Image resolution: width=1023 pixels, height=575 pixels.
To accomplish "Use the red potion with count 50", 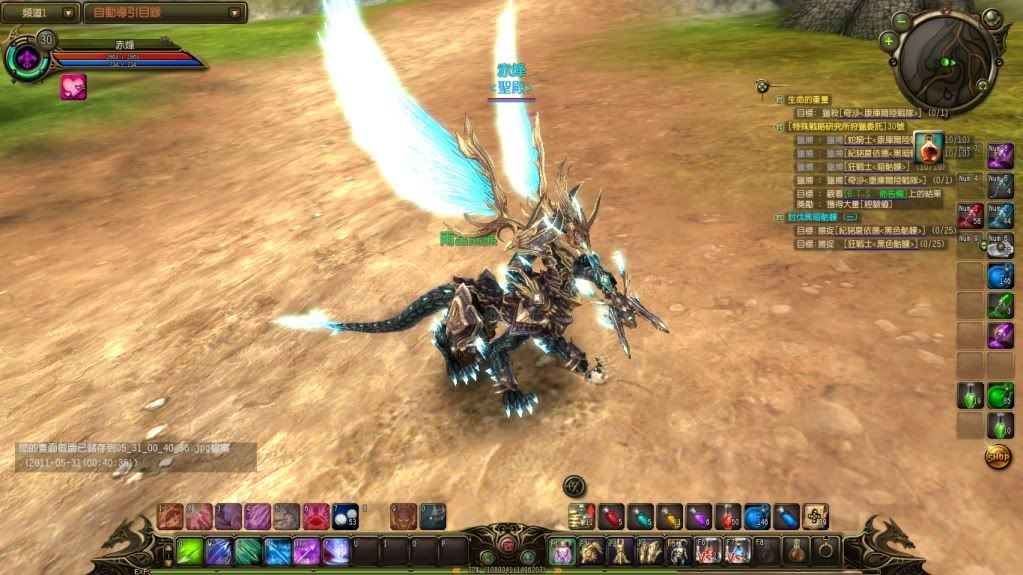I will tap(728, 516).
